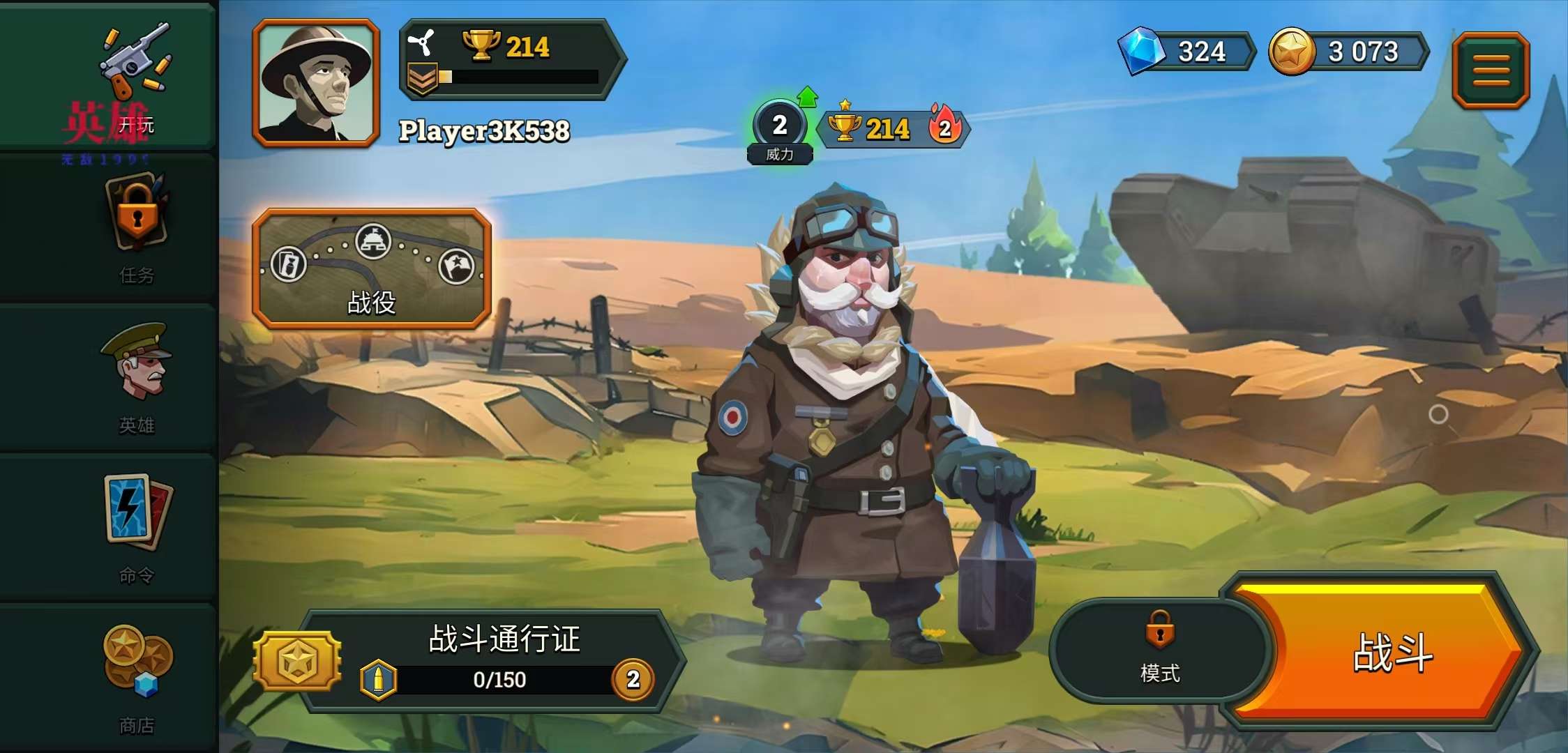Click the gold battle pass ticket icon
Viewport: 1568px width, 753px height.
(298, 660)
